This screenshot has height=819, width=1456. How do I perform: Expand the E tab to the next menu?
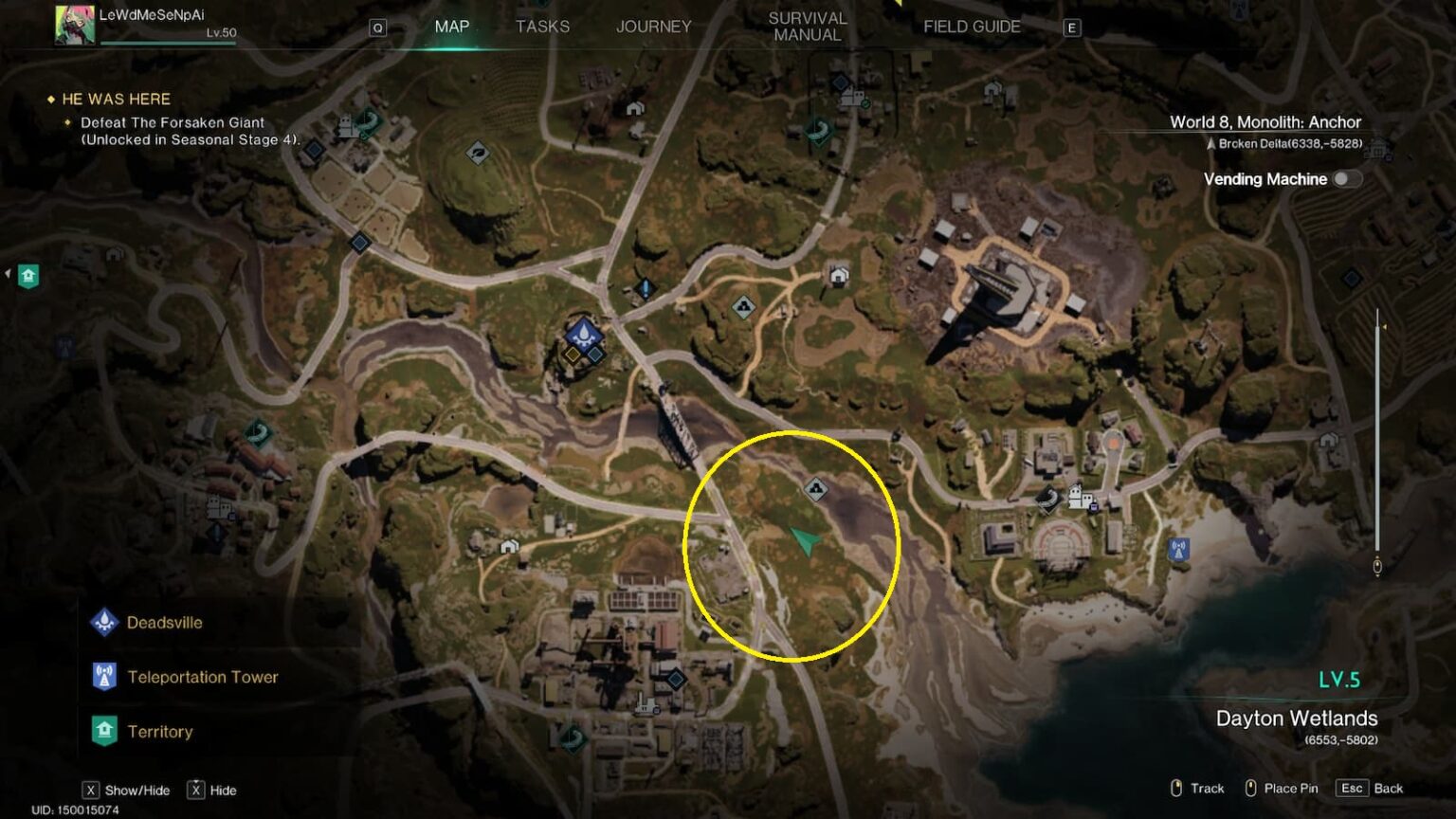point(1071,27)
